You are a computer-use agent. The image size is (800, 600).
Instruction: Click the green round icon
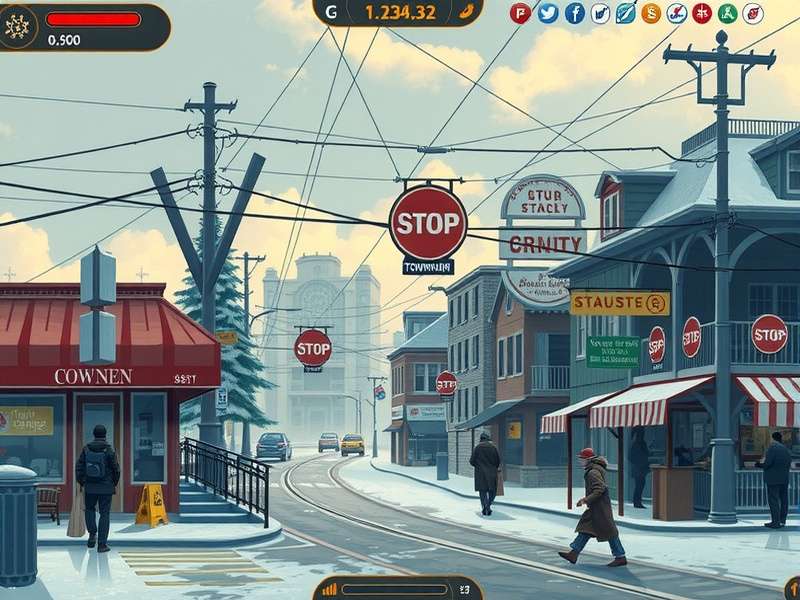(x=727, y=13)
